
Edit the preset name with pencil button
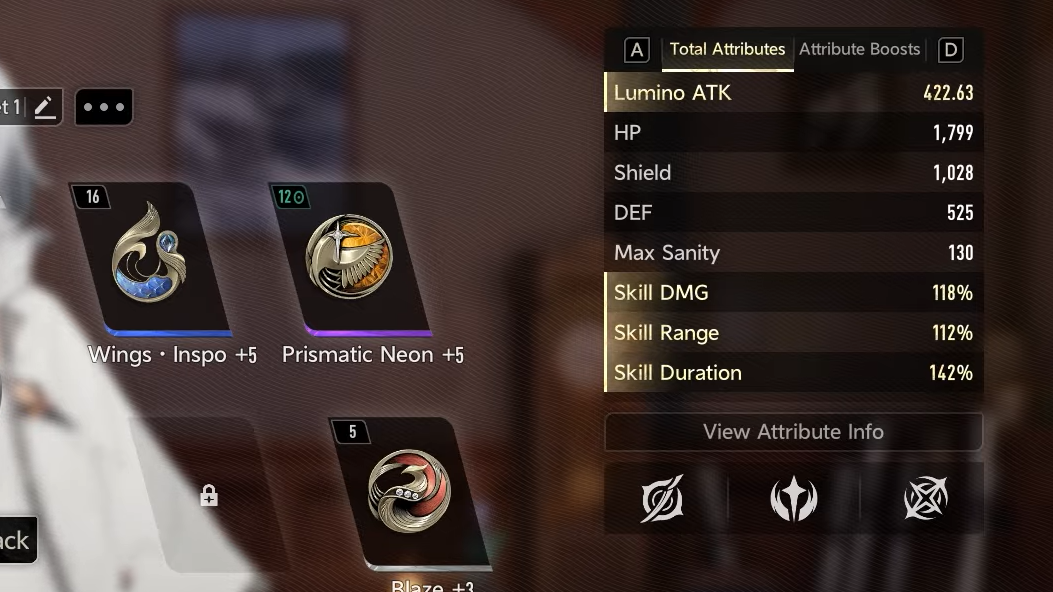pos(44,107)
